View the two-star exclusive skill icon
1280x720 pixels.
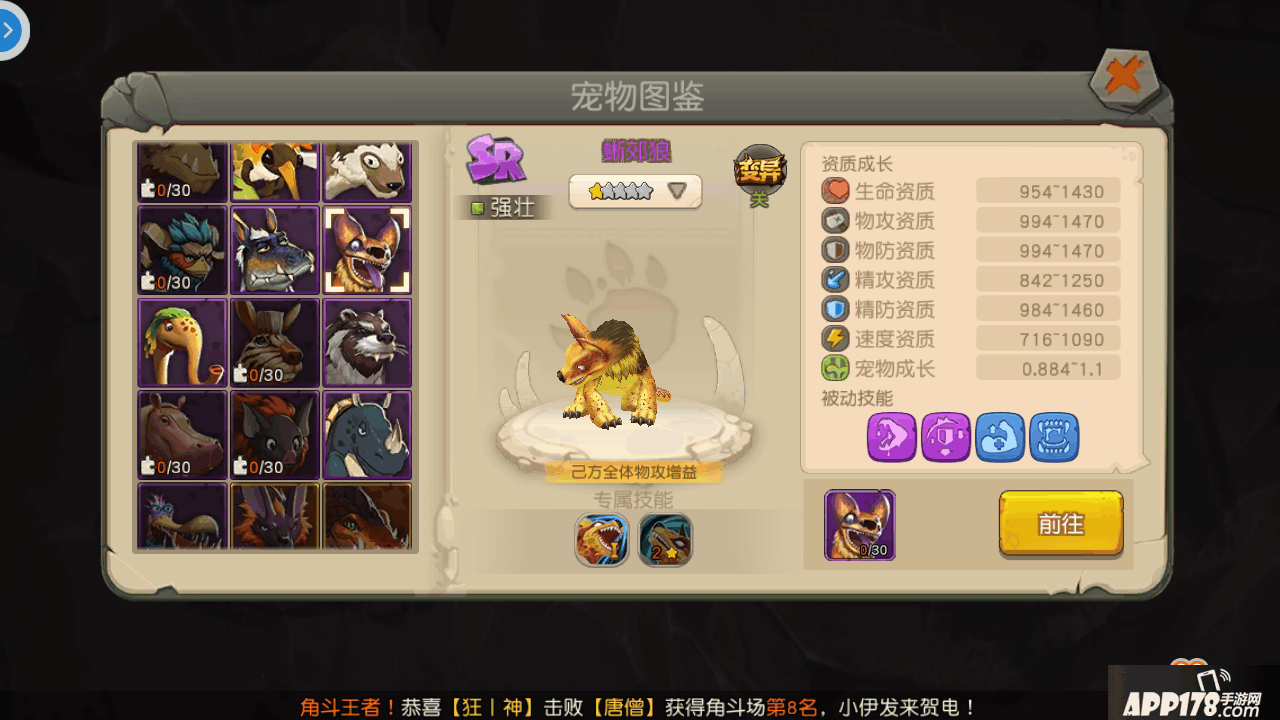click(665, 540)
